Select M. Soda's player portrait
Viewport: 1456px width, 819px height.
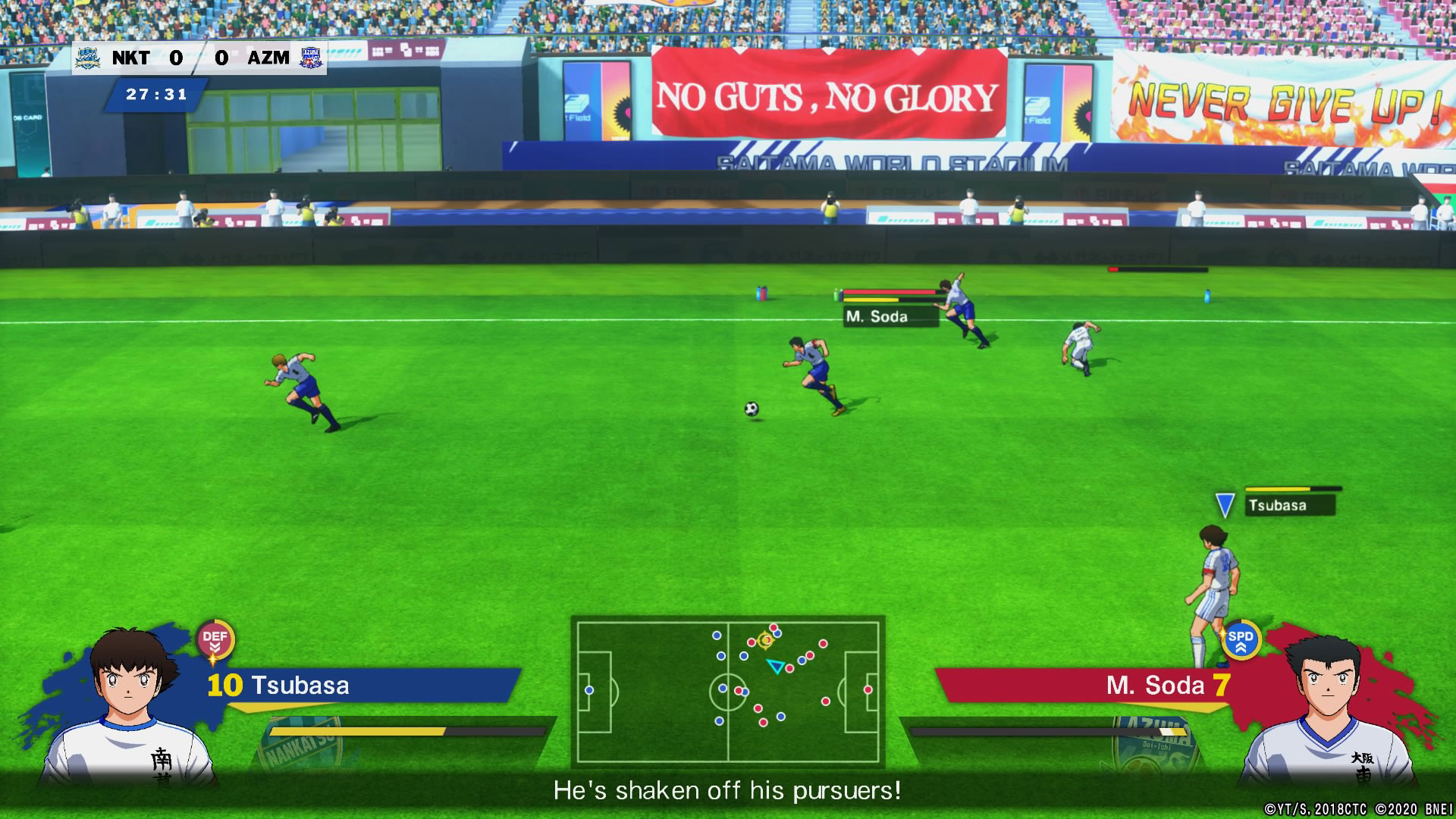point(1329,709)
